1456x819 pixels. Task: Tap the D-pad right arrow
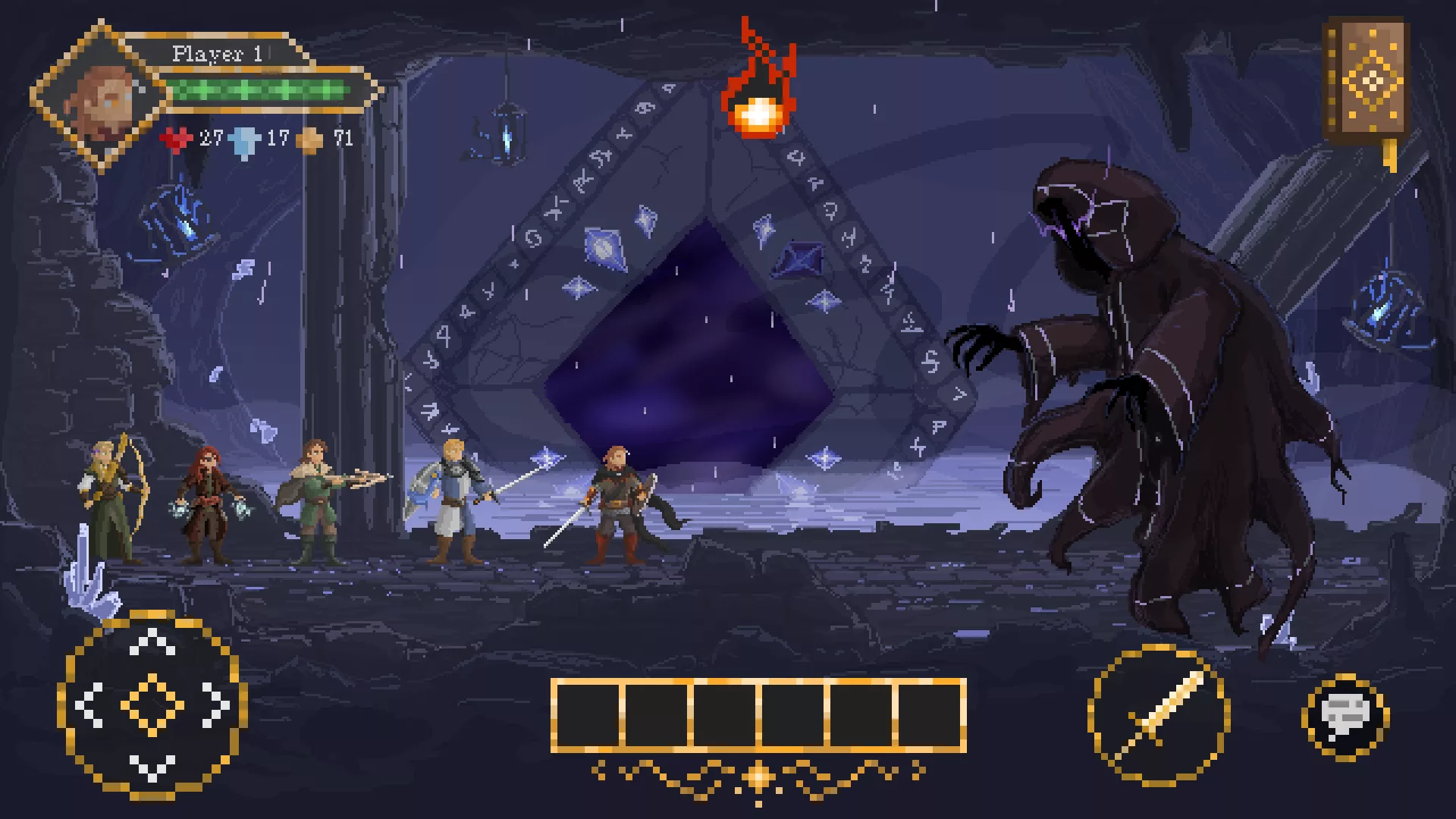(x=216, y=704)
